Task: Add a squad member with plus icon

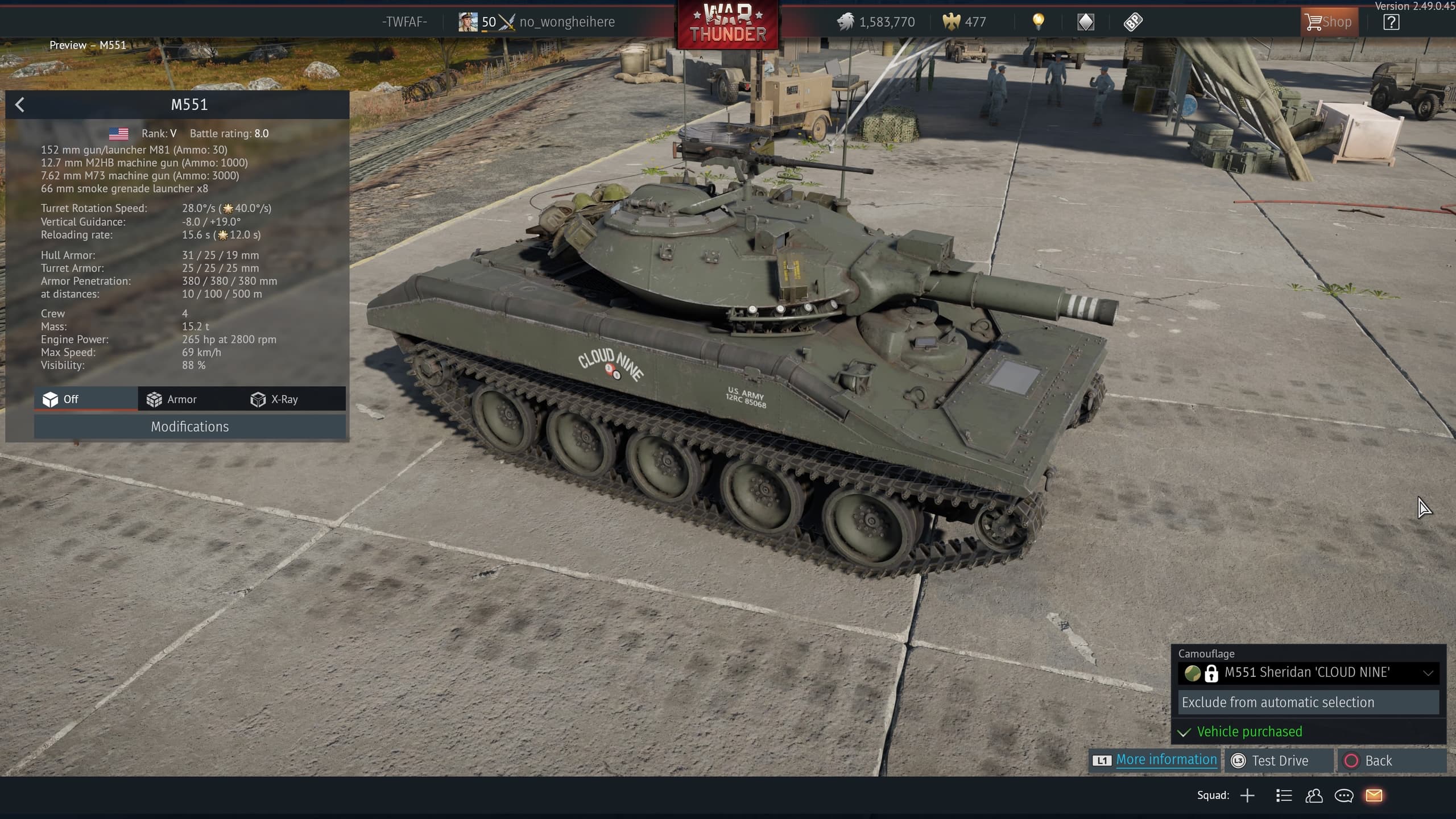Action: pyautogui.click(x=1247, y=796)
